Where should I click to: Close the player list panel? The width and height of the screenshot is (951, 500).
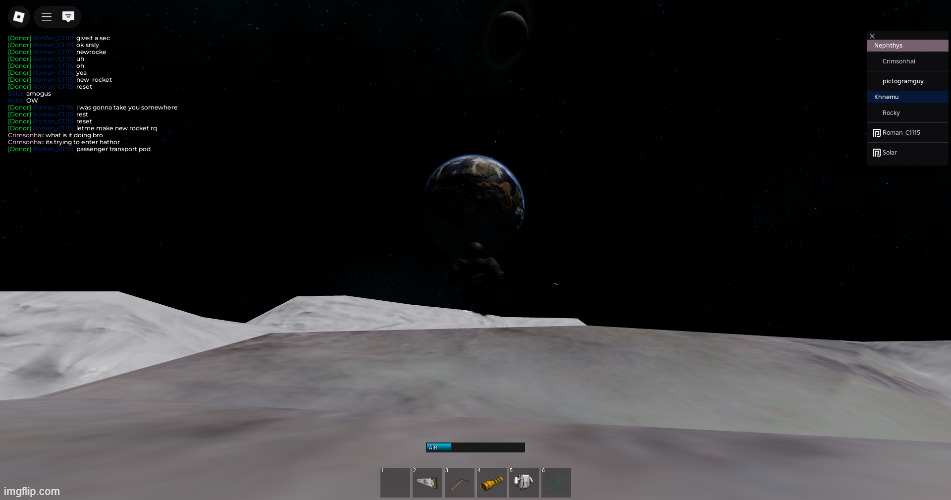click(x=872, y=36)
